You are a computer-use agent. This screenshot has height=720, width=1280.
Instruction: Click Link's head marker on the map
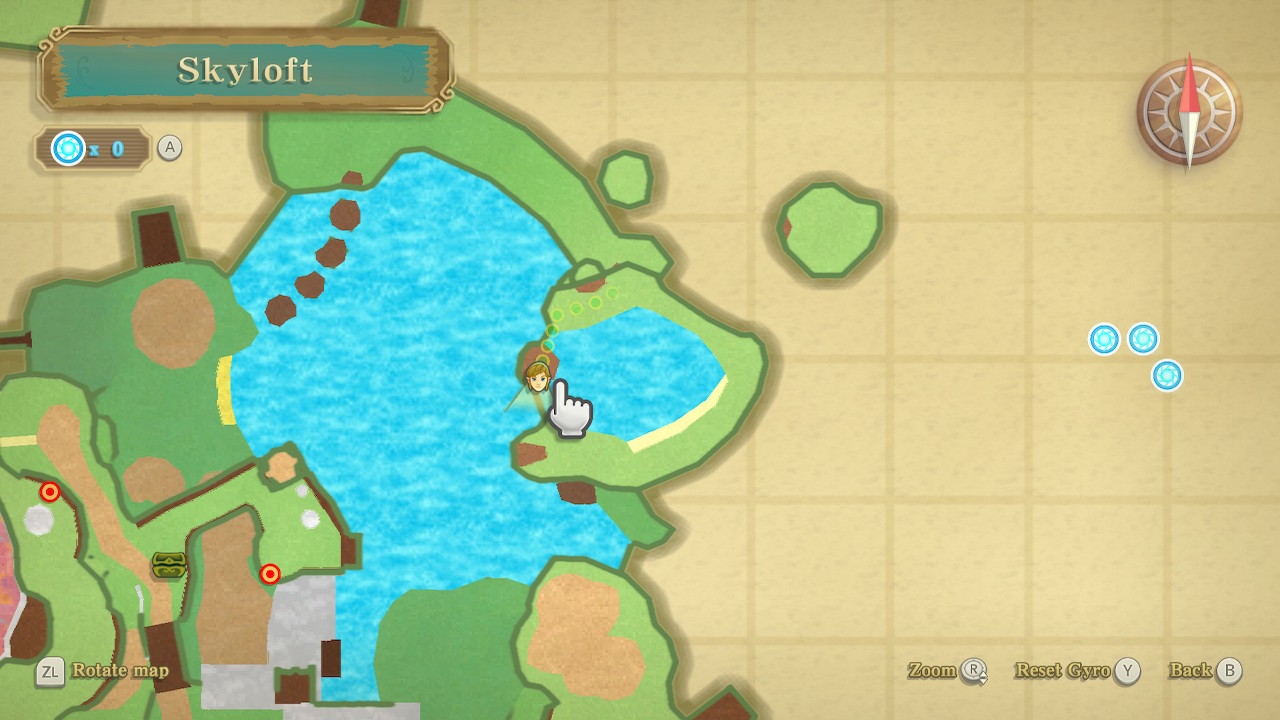pyautogui.click(x=537, y=376)
